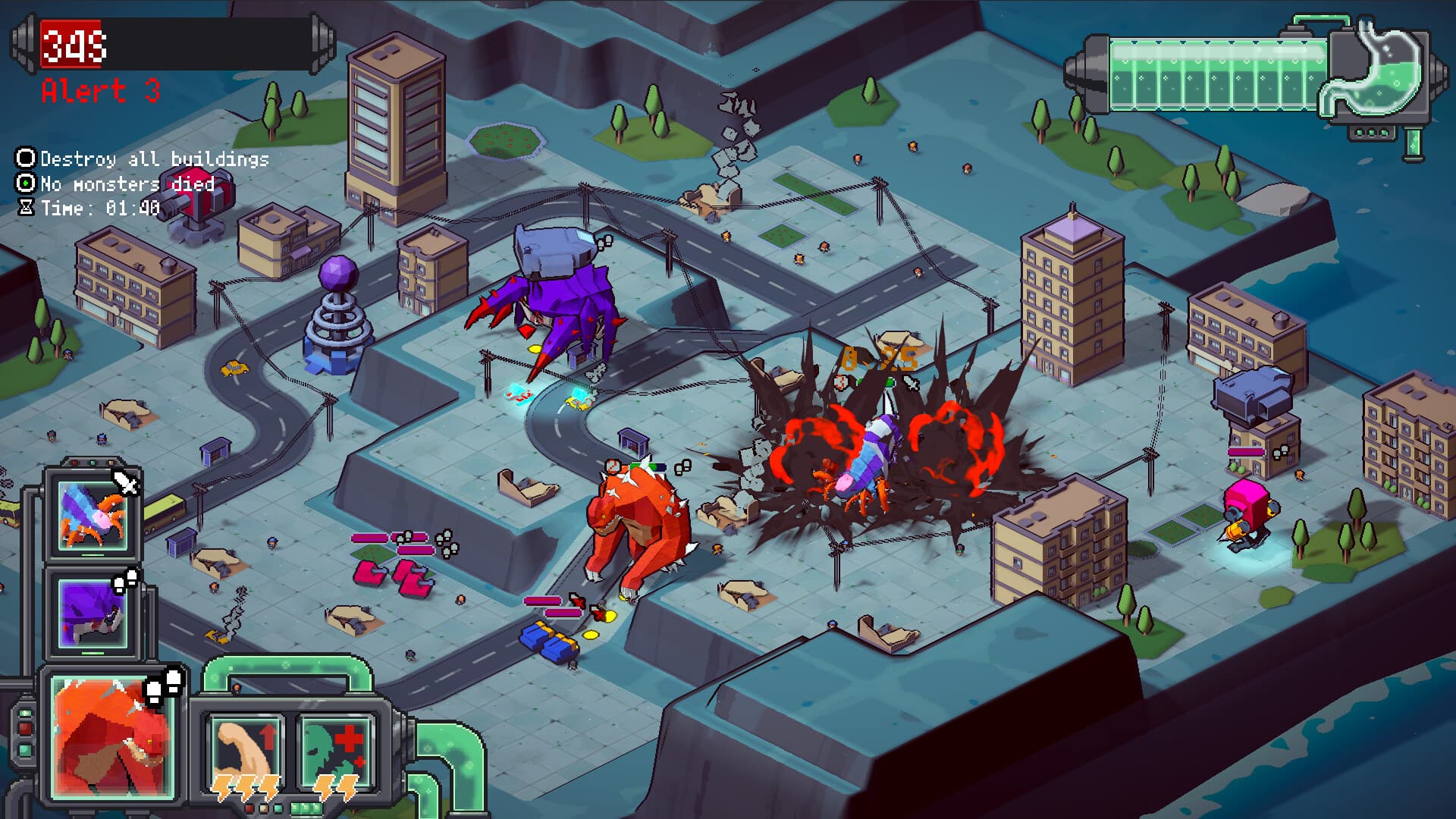Image resolution: width=1456 pixels, height=819 pixels.
Task: Click the sword icon on the crab portrait
Action: (x=127, y=484)
